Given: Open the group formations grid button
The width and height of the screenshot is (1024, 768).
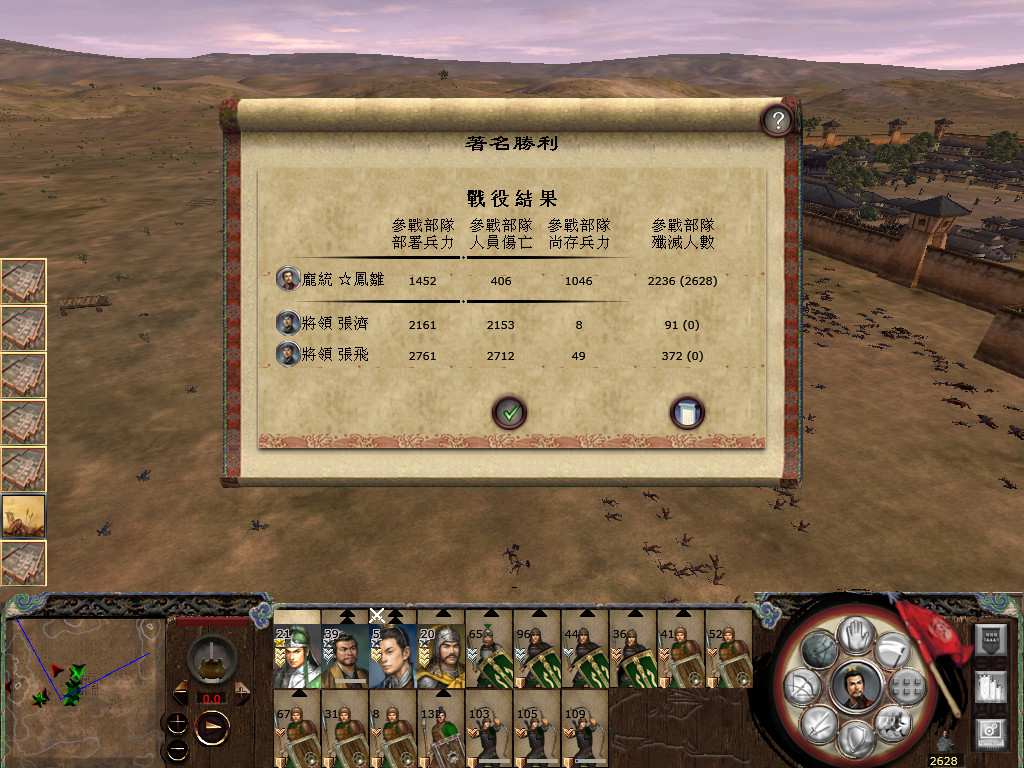Looking at the screenshot, I should pyautogui.click(x=908, y=685).
